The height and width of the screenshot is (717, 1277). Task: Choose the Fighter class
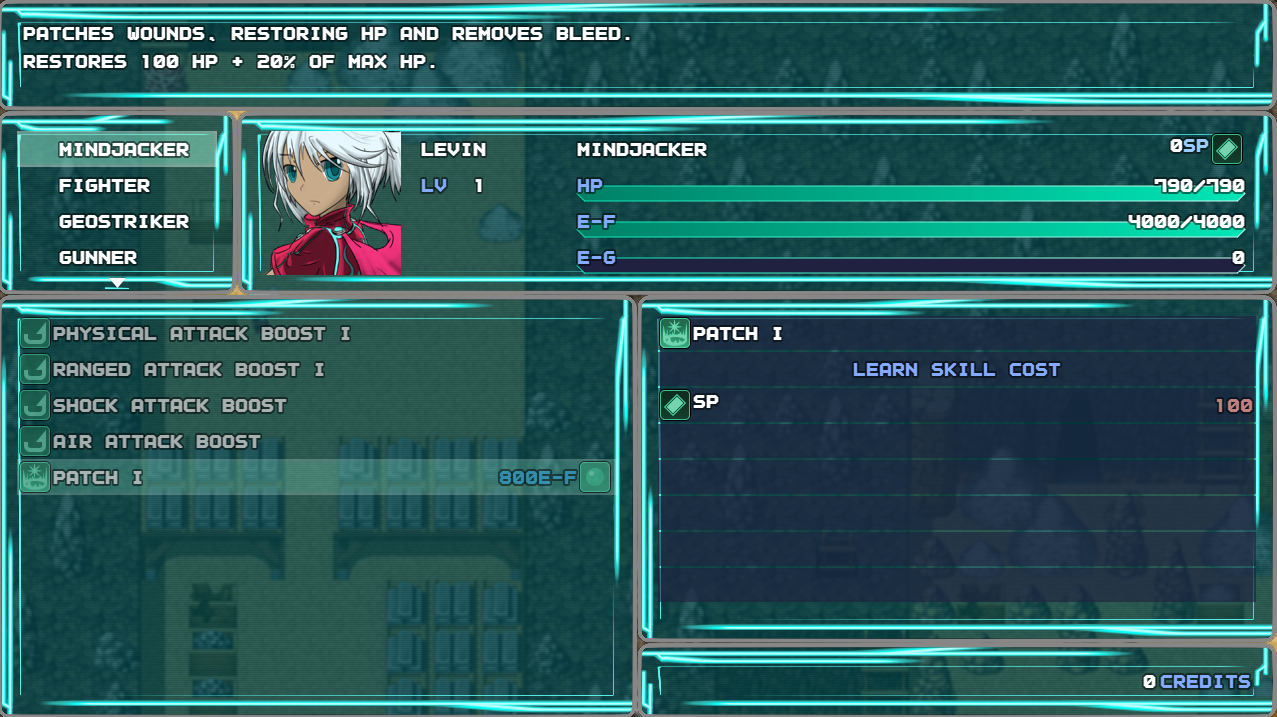click(104, 186)
